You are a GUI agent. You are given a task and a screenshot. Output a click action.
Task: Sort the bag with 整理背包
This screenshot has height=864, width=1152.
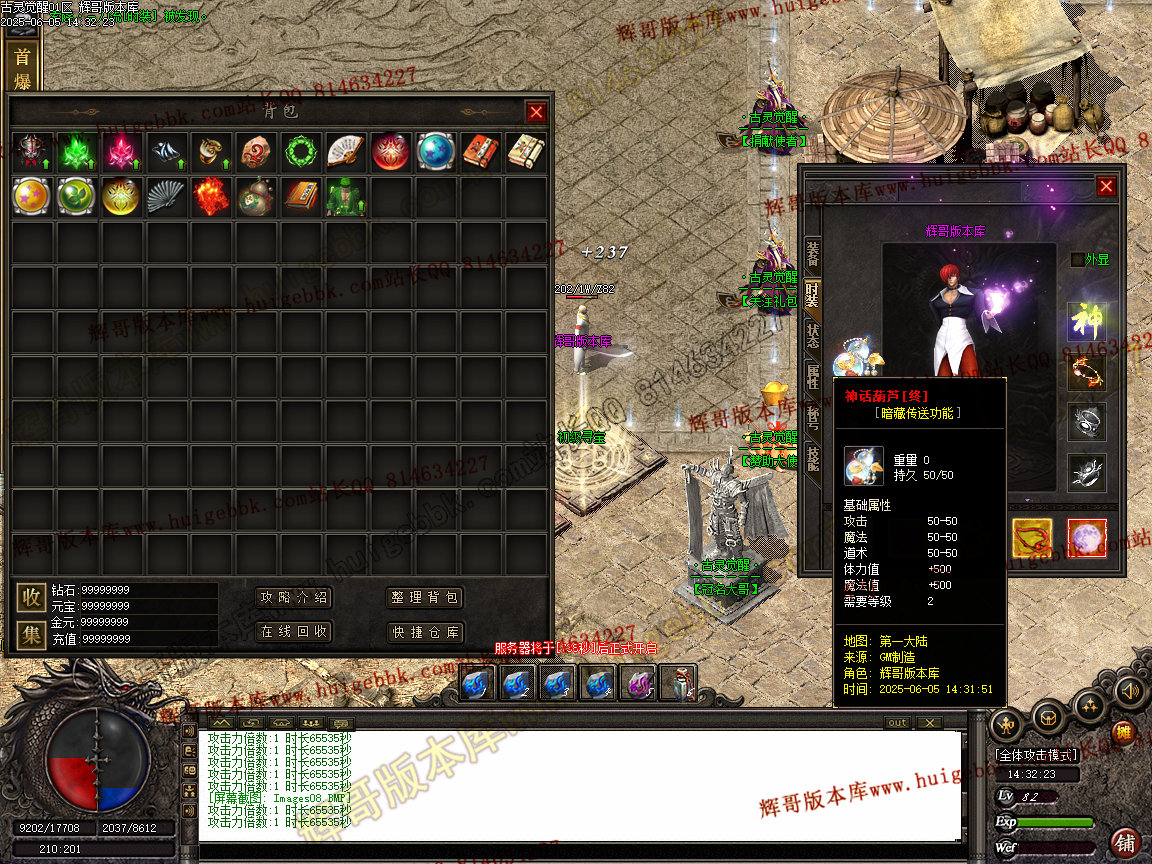point(425,598)
